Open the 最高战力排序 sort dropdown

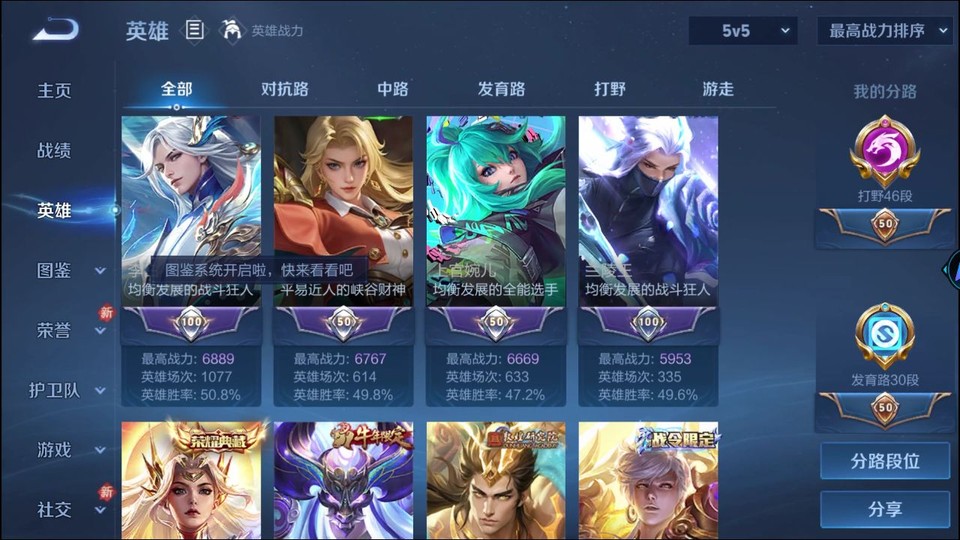(x=884, y=31)
